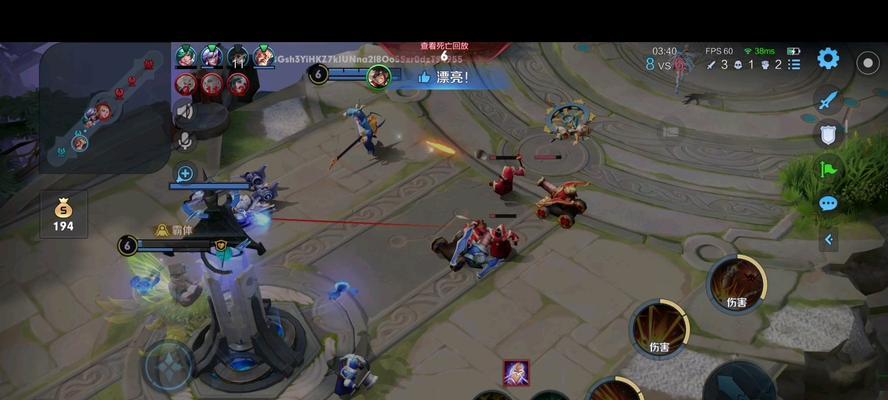The image size is (888, 400).
Task: Open the quick chat bubble
Action: coord(828,204)
